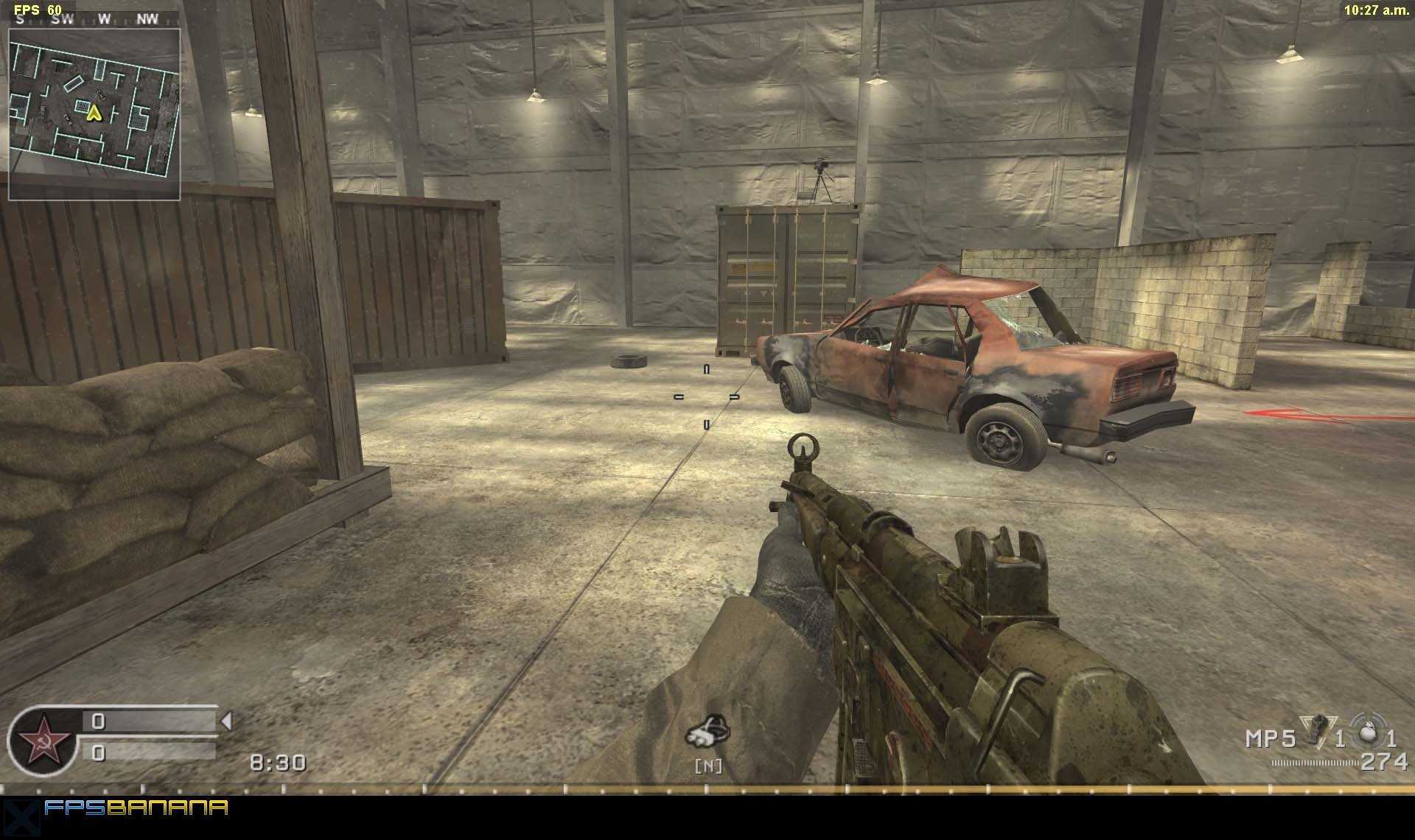Select the yellow player arrow on minimap
Image resolution: width=1415 pixels, height=840 pixels.
93,113
